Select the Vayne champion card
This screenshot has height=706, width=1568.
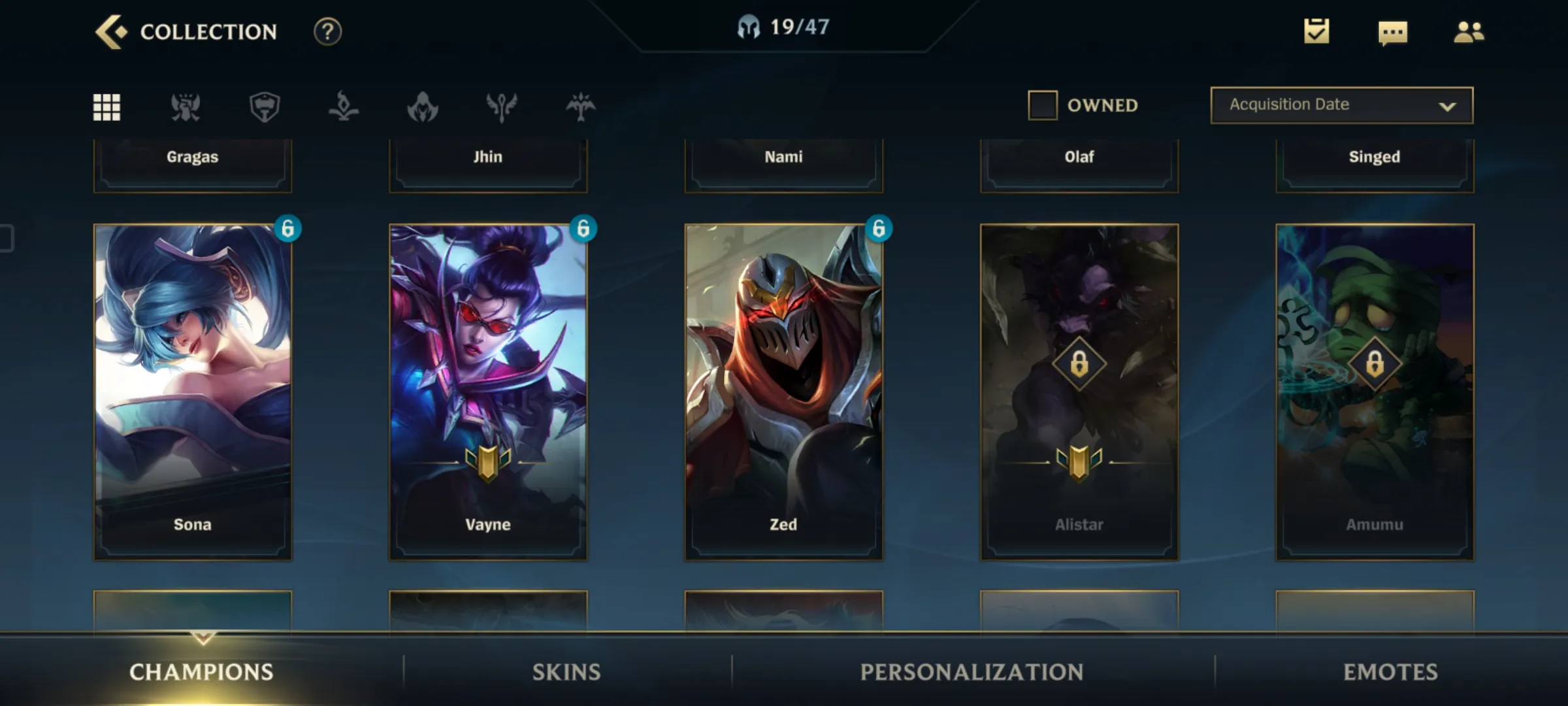[488, 392]
